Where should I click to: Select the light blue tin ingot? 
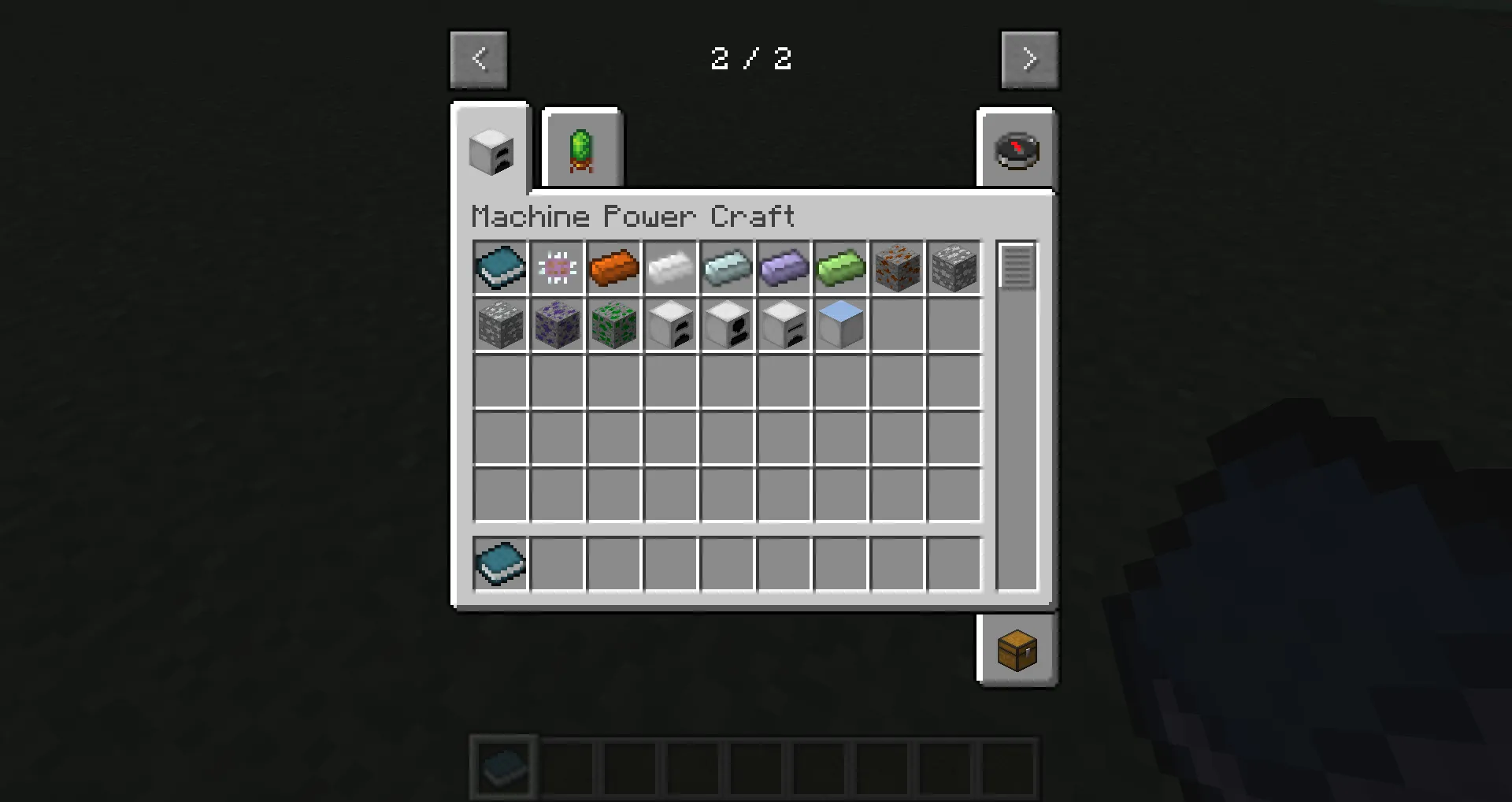pos(728,268)
